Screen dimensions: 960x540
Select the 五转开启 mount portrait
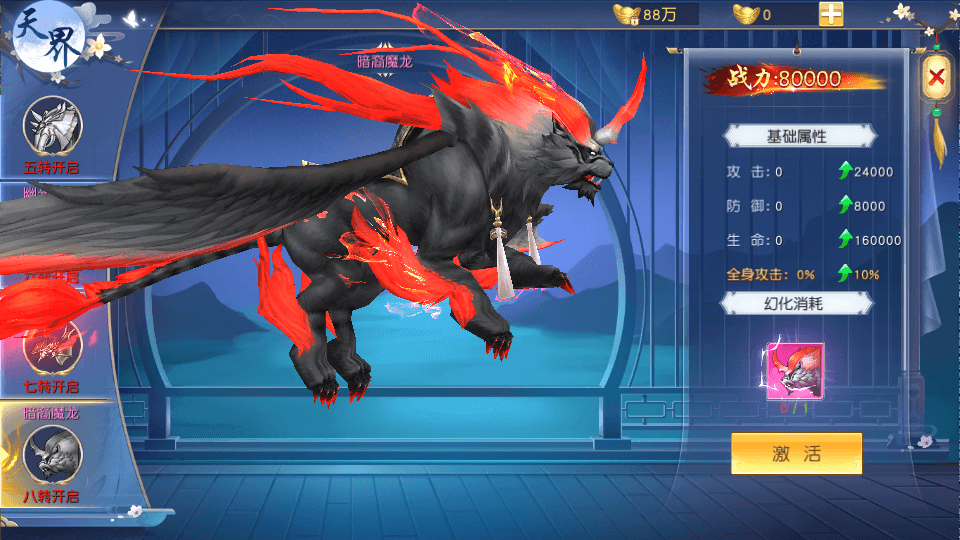(52, 125)
